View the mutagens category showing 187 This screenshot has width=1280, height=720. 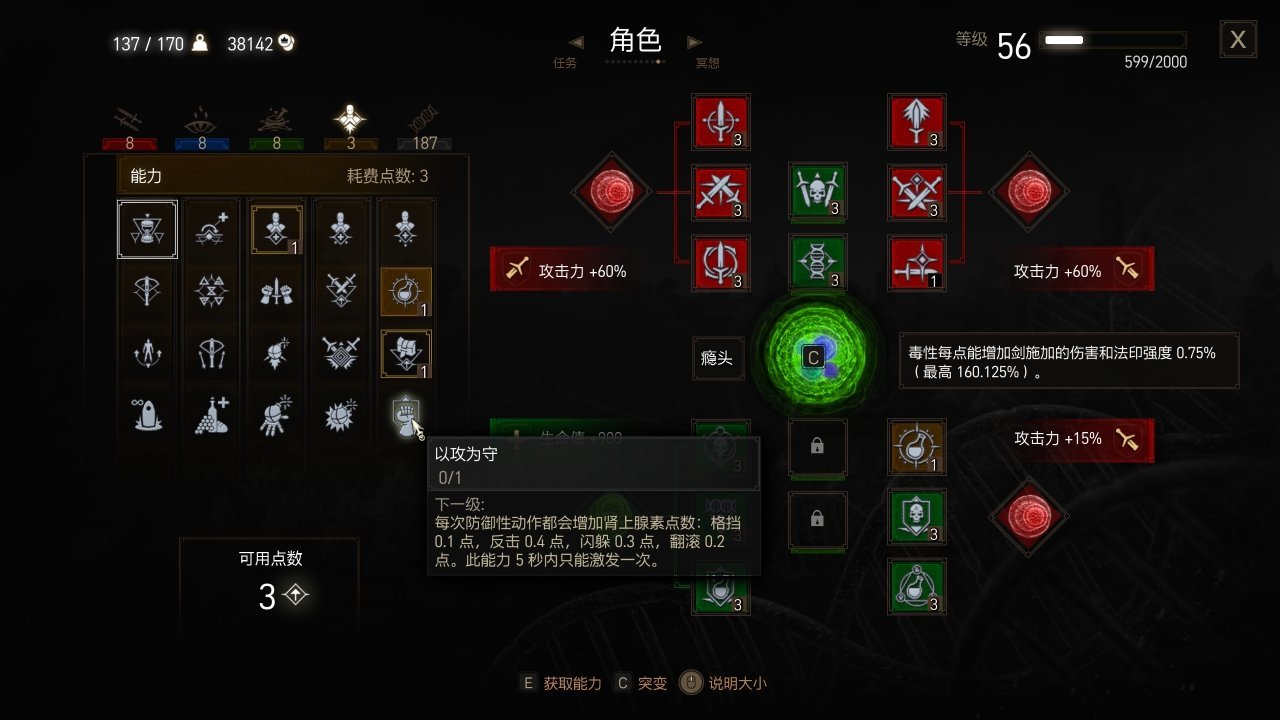tap(423, 125)
